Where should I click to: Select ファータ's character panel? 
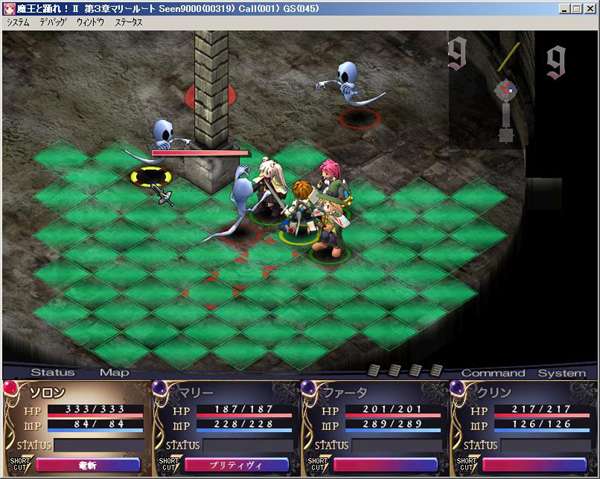coord(373,420)
